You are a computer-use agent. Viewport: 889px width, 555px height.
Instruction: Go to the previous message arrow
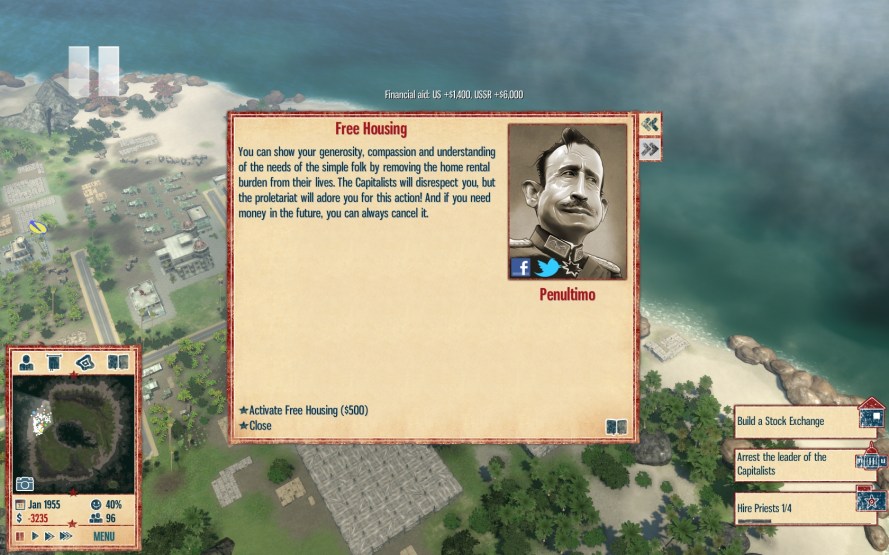click(x=650, y=124)
